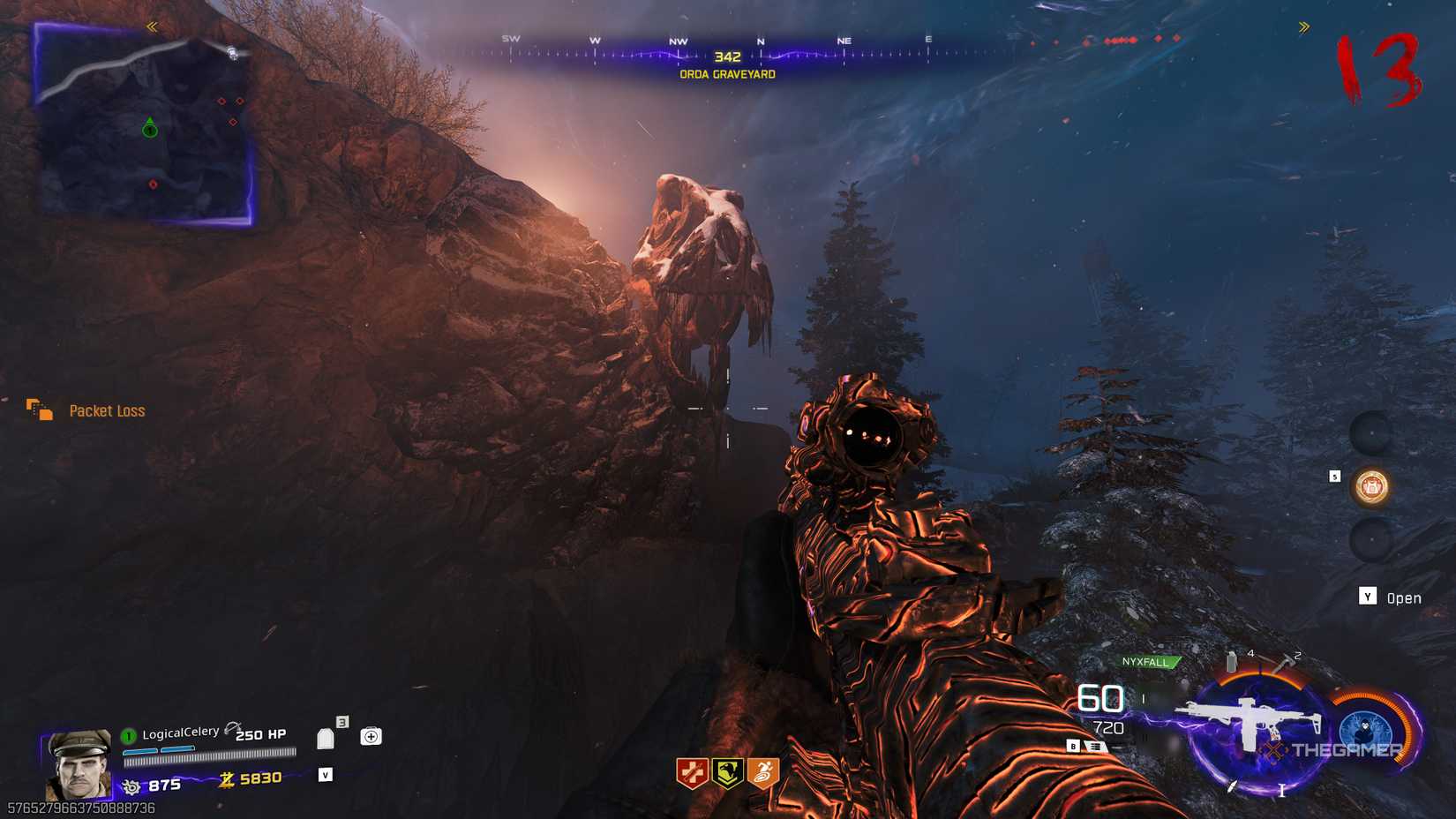Click the Essence currency icon beside 5830
The image size is (1456, 819).
pos(226,779)
